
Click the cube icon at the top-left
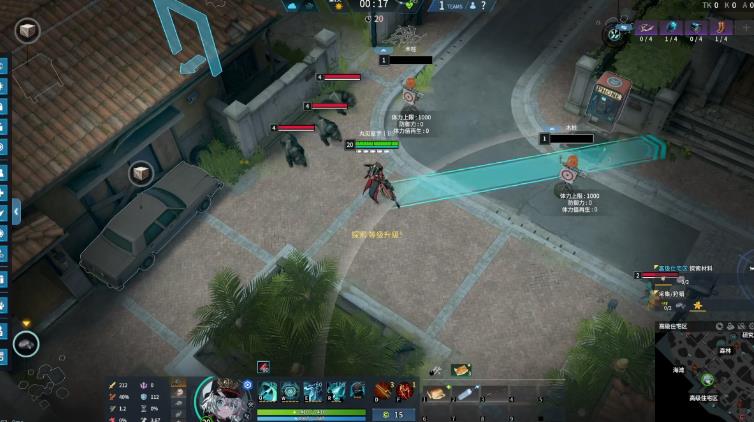26,31
